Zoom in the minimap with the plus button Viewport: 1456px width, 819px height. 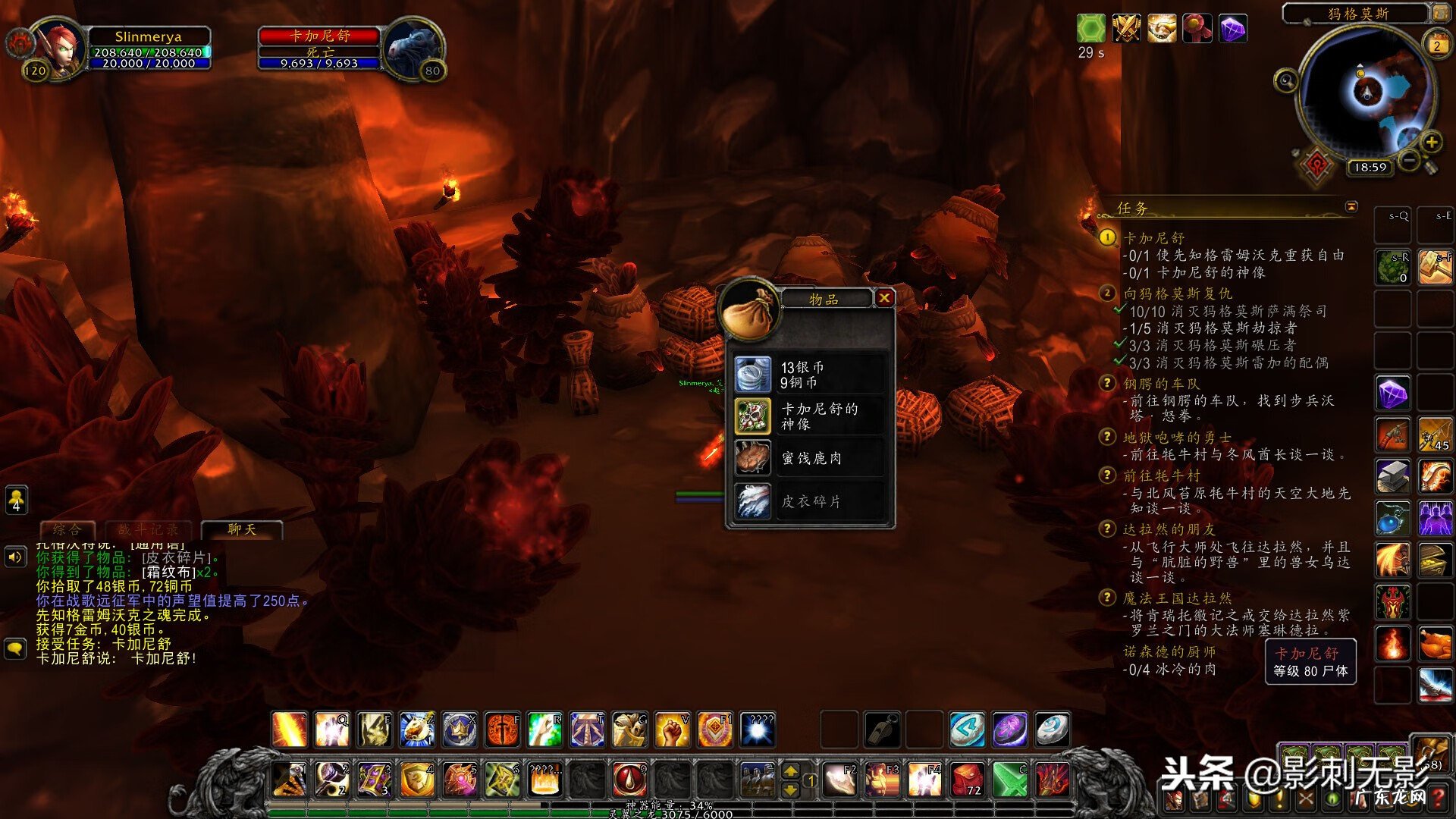pyautogui.click(x=1431, y=142)
